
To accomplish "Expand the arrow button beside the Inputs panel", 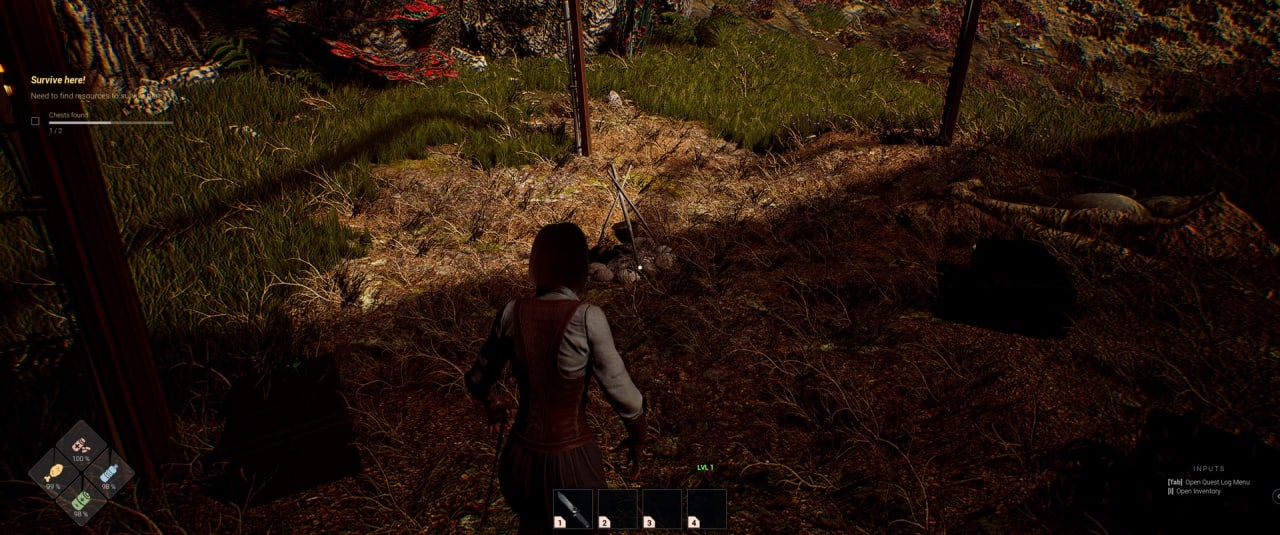I will [x=1276, y=495].
